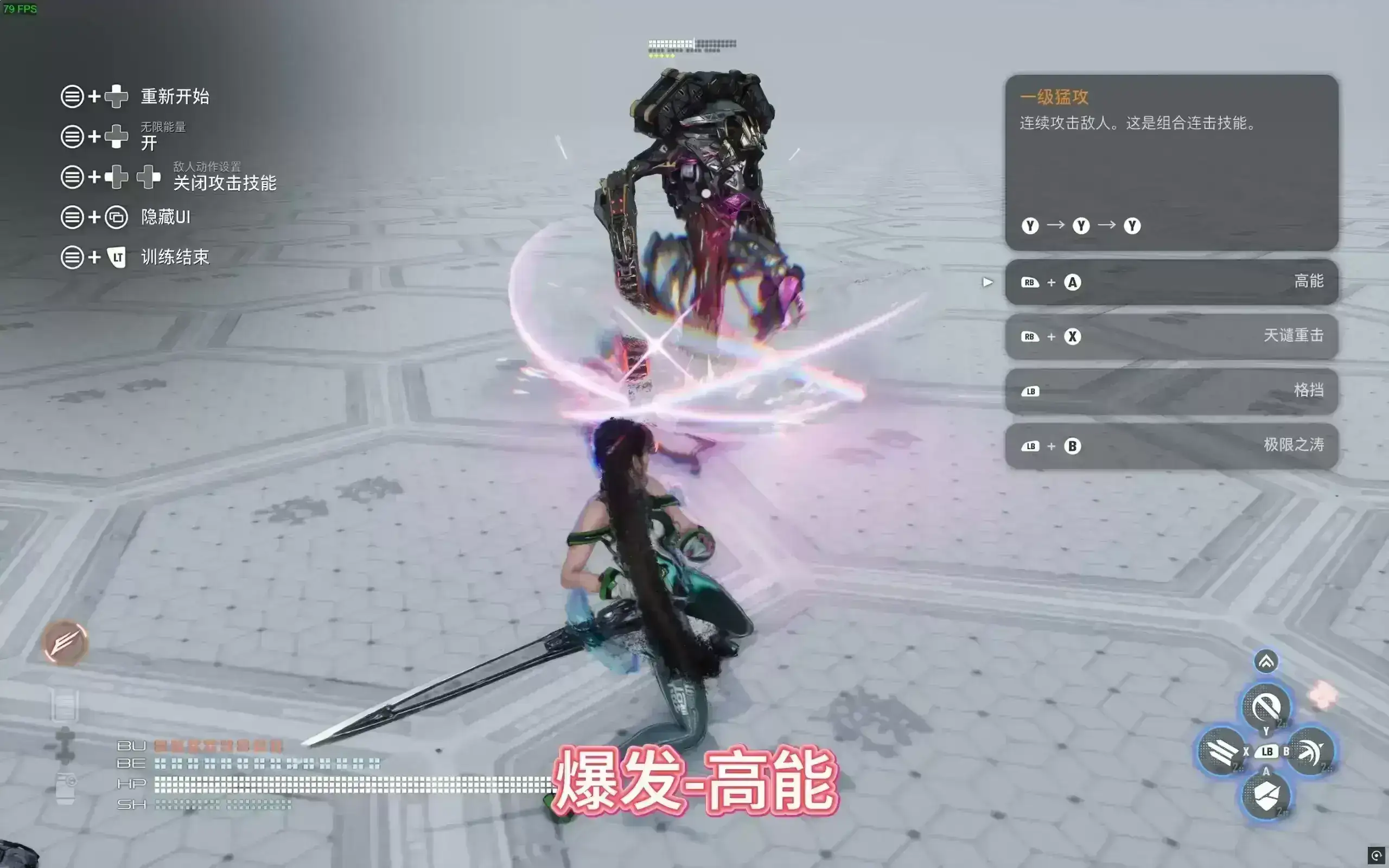The image size is (1389, 868).
Task: Select the Beta skill icon above the Y button
Action: [x=1265, y=707]
